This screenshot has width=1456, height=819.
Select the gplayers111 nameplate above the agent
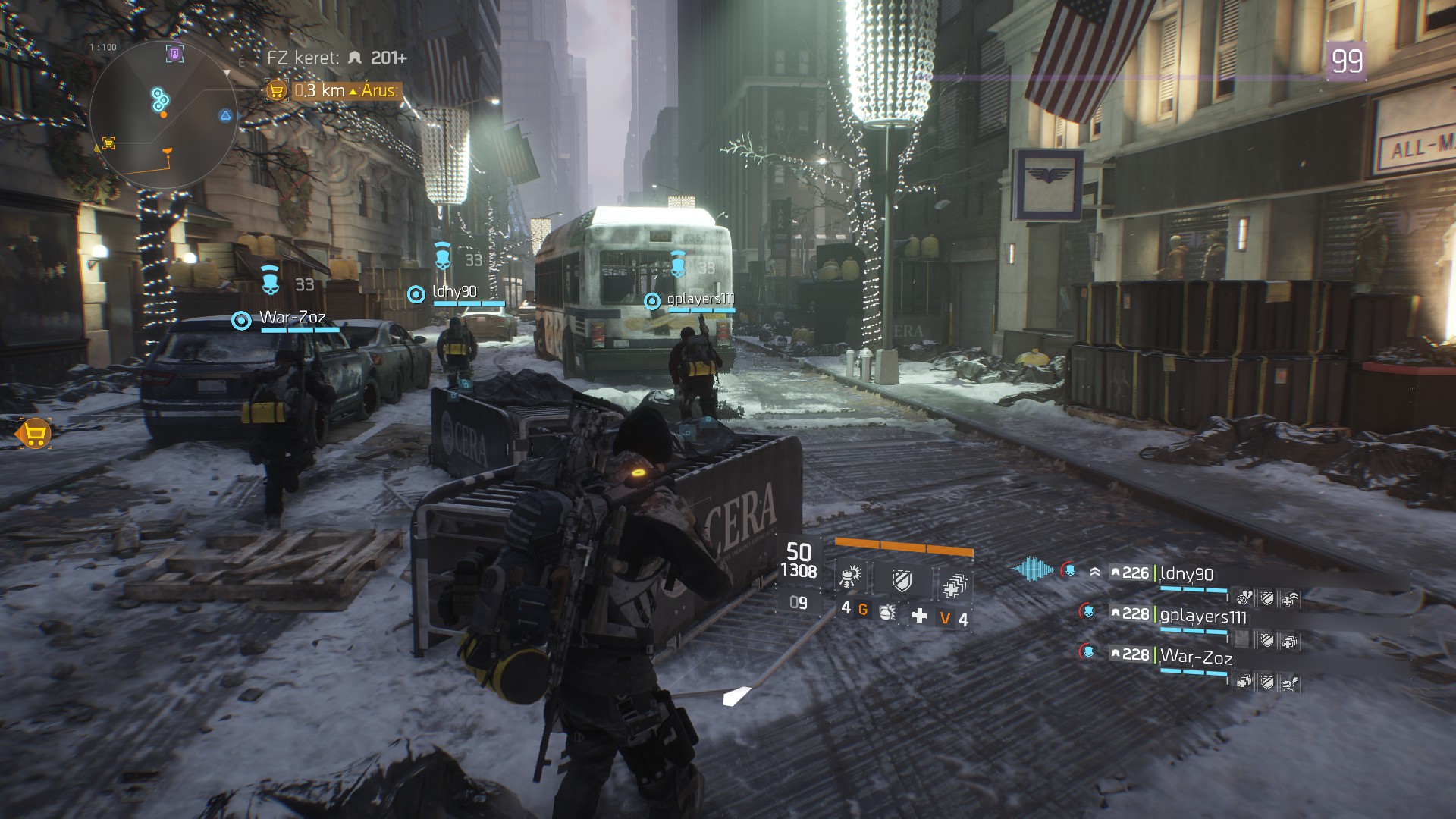pos(700,300)
